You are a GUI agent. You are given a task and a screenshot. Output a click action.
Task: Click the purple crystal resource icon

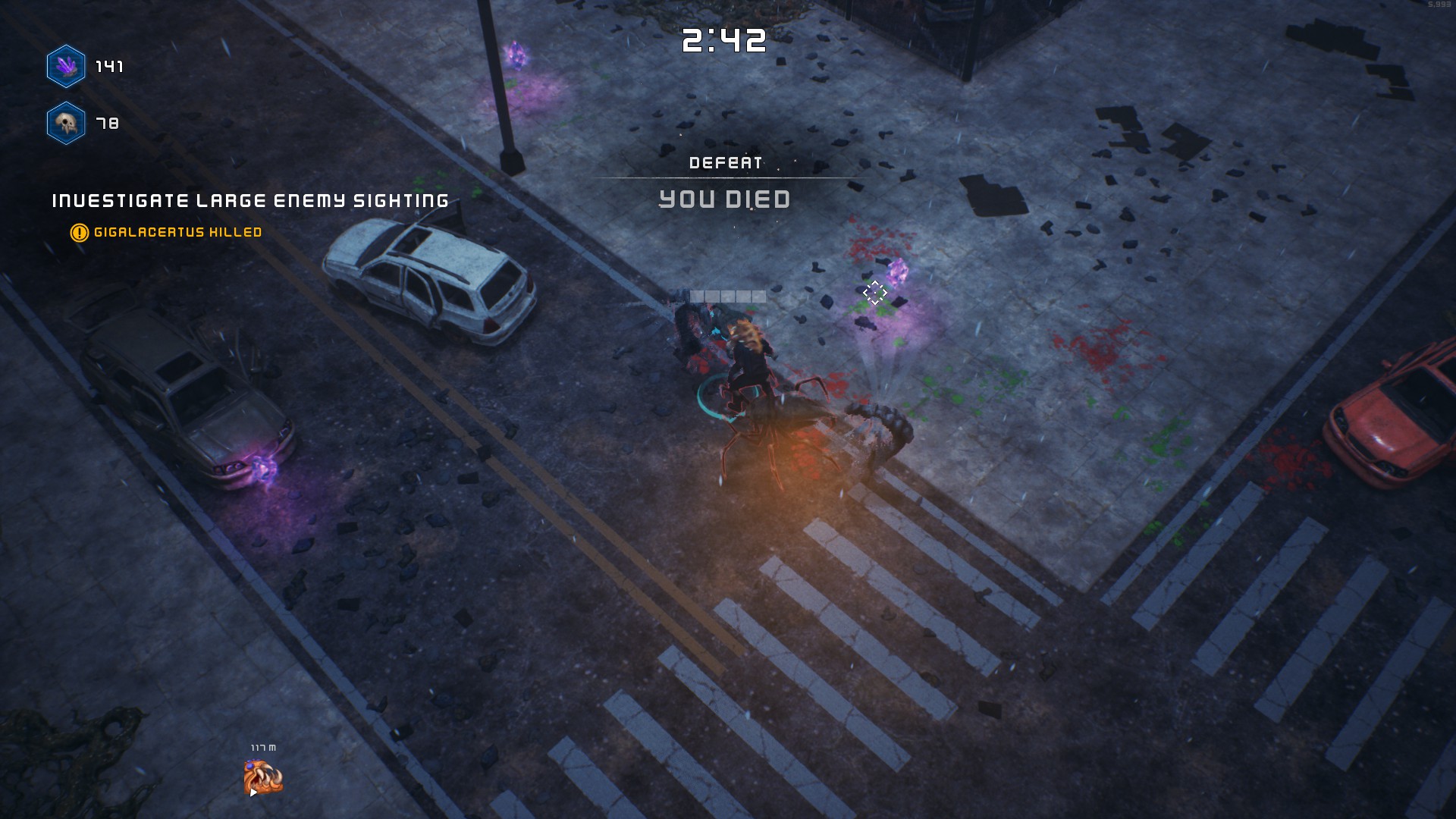pos(66,67)
